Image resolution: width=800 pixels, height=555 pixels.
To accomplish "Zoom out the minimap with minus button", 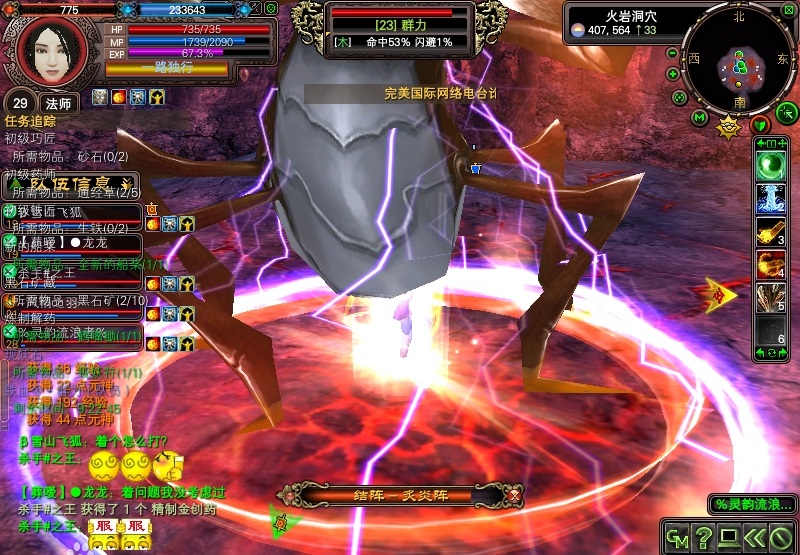I will [x=672, y=53].
